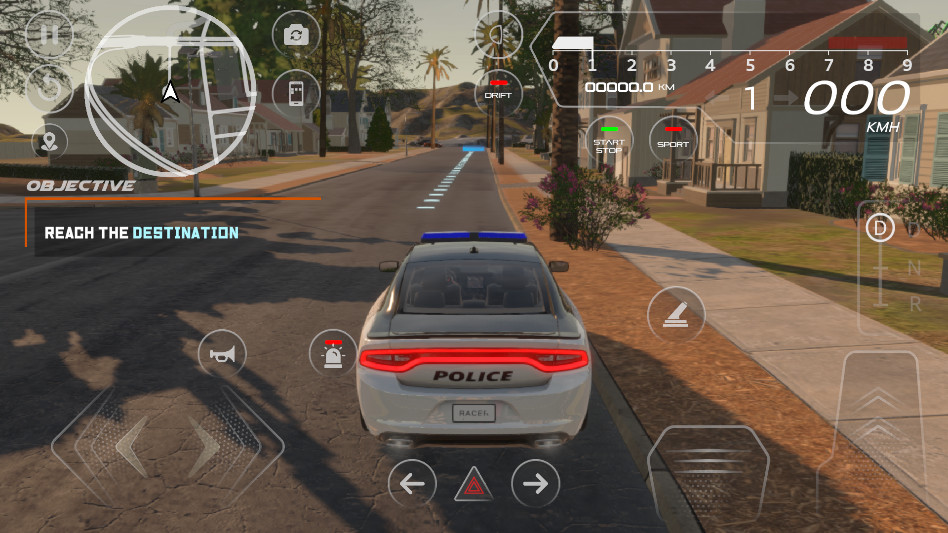
Task: Tap the circular reset arrow icon
Action: coord(47,88)
